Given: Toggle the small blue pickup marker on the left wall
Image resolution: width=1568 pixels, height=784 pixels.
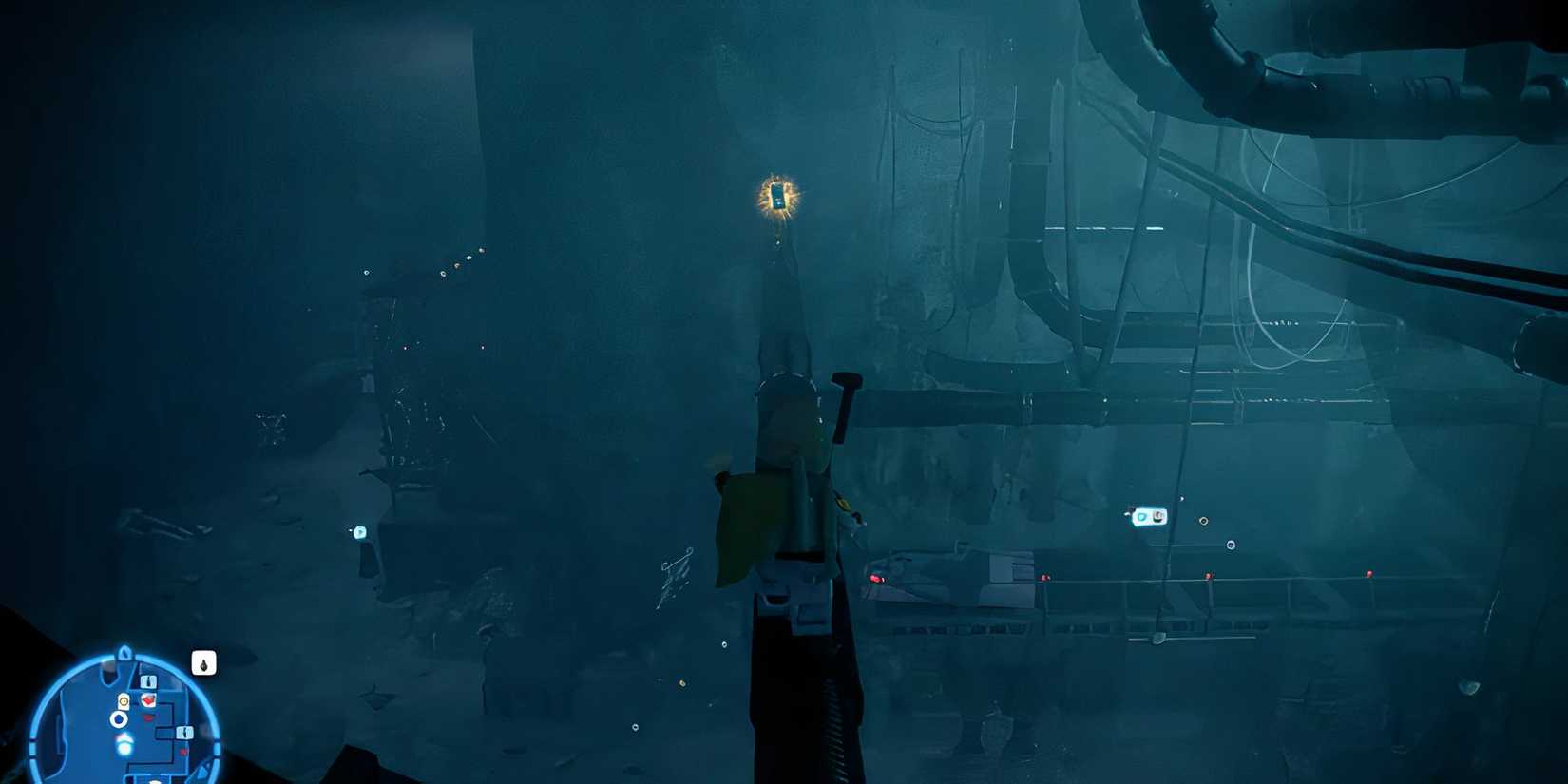Looking at the screenshot, I should click(359, 534).
